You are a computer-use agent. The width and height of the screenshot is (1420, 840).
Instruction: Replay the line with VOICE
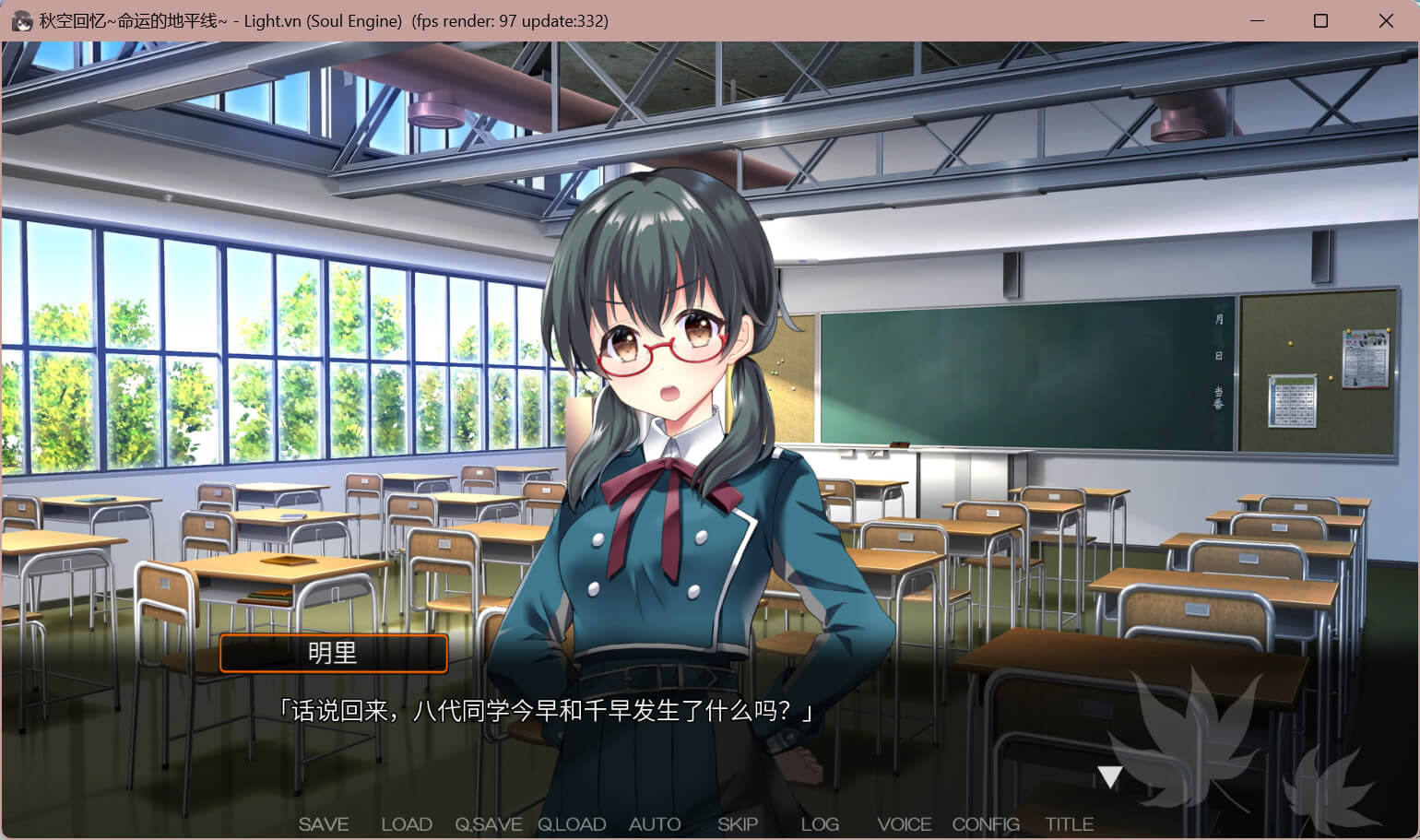pos(904,824)
